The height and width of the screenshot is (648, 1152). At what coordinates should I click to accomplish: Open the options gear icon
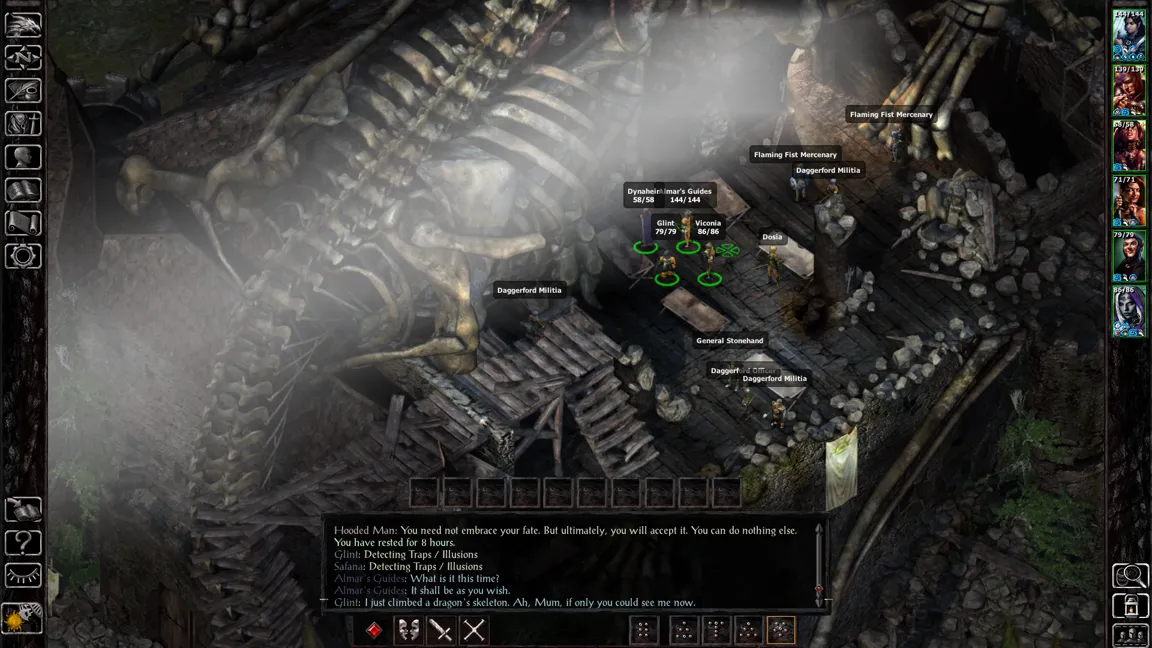pos(23,255)
